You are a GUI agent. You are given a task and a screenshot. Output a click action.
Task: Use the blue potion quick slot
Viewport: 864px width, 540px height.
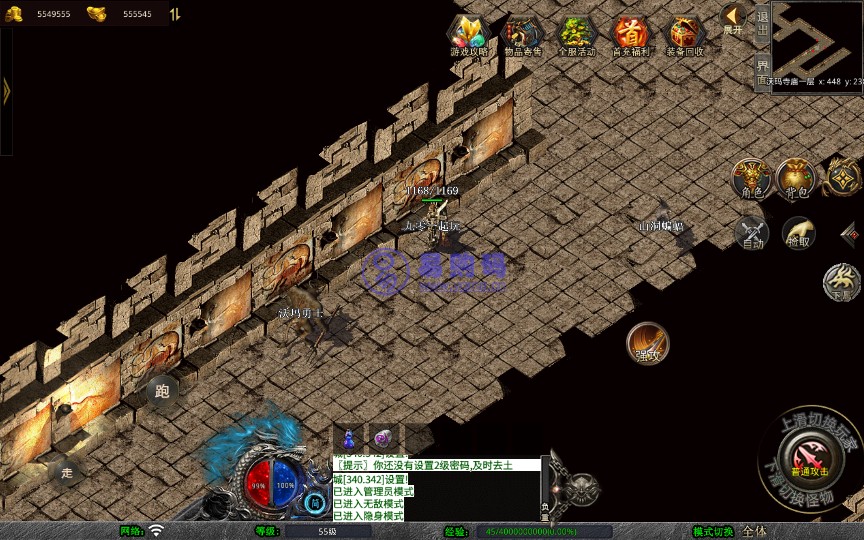click(x=348, y=438)
